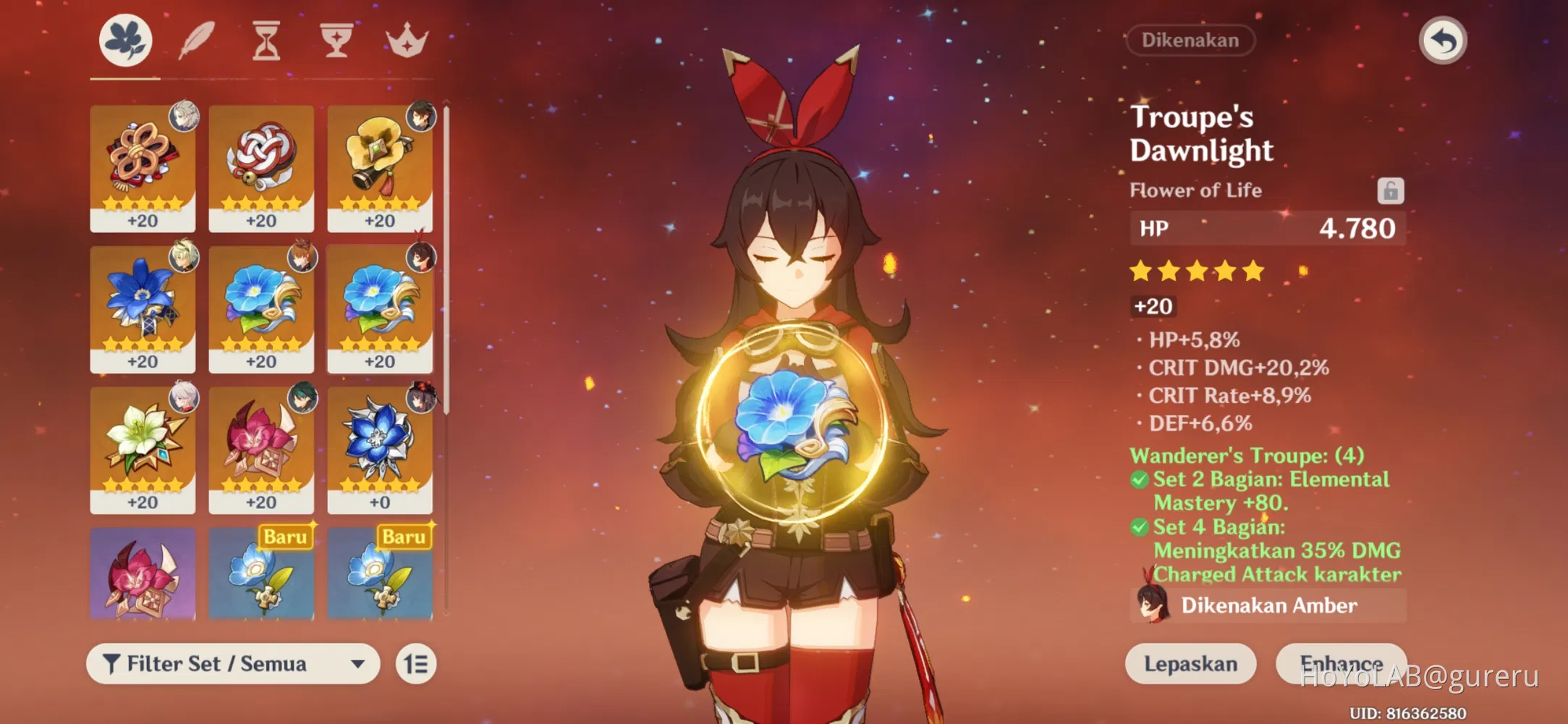
Task: Select the Dikenakan tab at the top
Action: 1190,40
